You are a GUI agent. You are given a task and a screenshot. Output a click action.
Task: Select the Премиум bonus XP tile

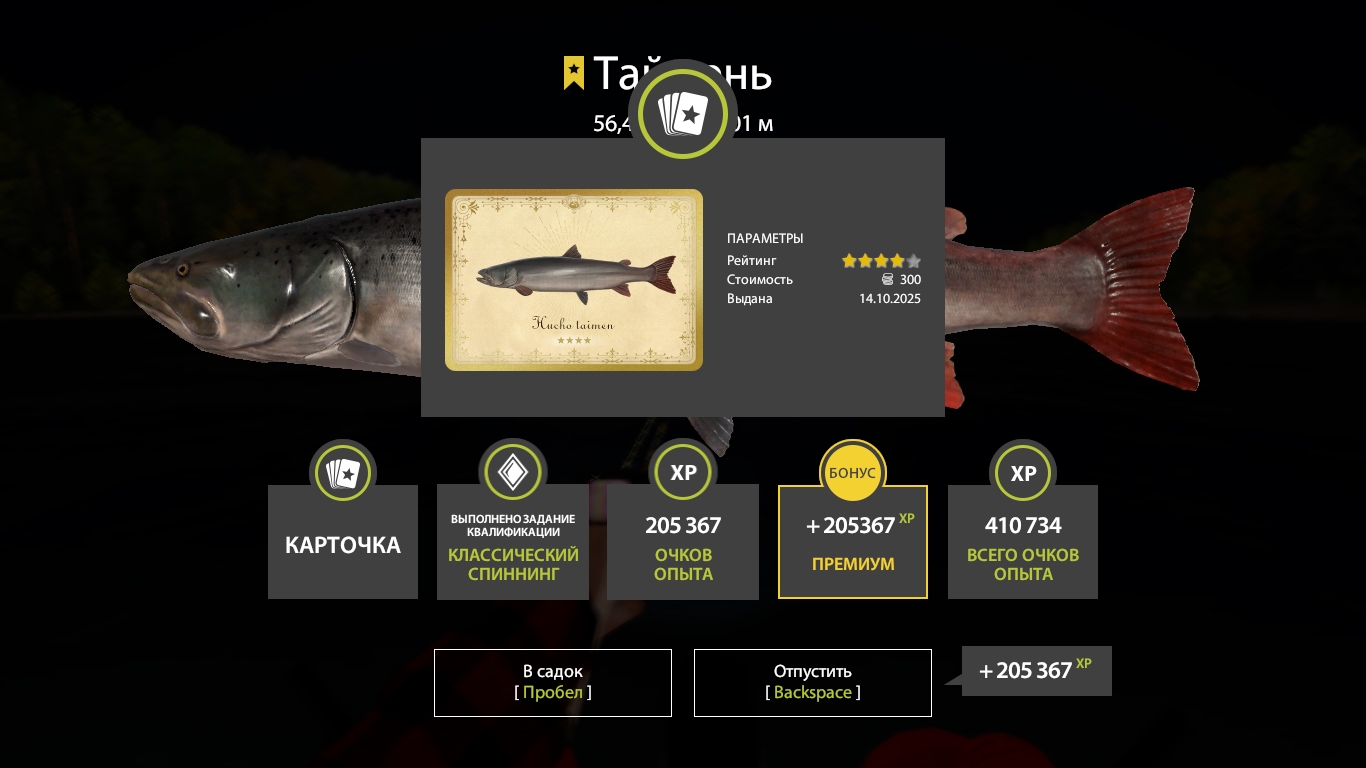point(853,542)
